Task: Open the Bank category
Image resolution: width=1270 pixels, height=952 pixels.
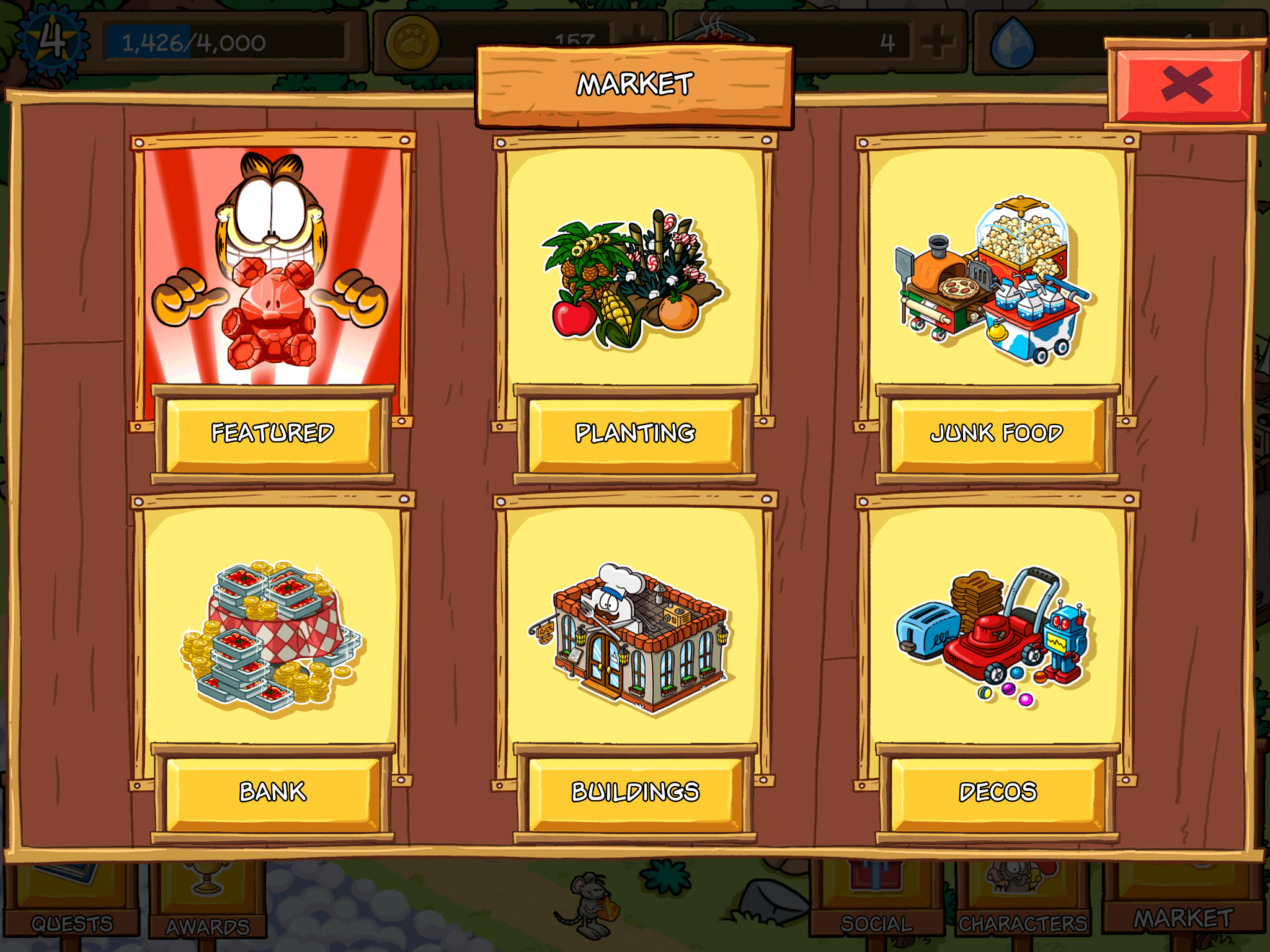Action: coord(273,792)
